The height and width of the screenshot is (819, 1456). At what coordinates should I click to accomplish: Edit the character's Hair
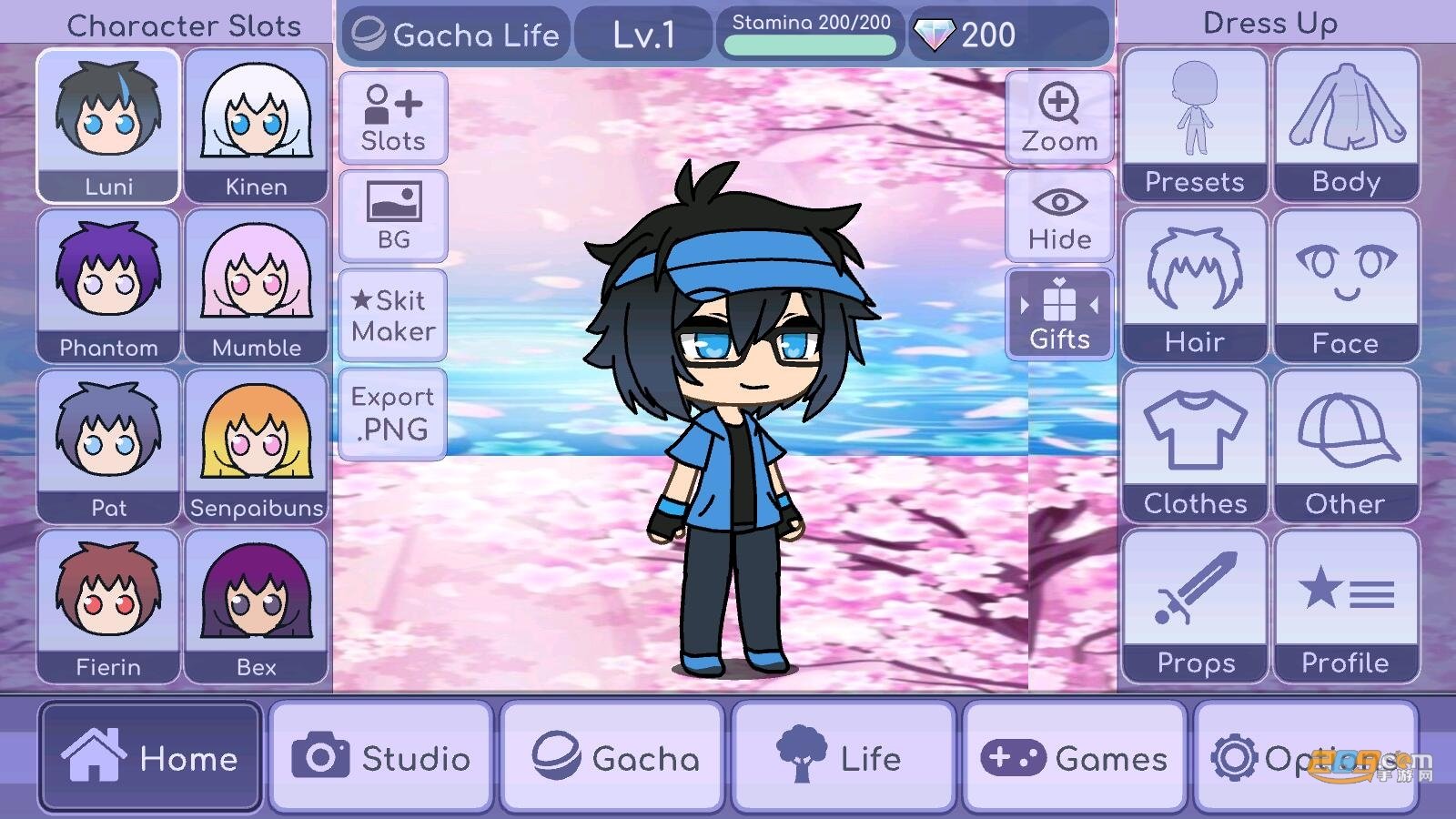(x=1194, y=286)
